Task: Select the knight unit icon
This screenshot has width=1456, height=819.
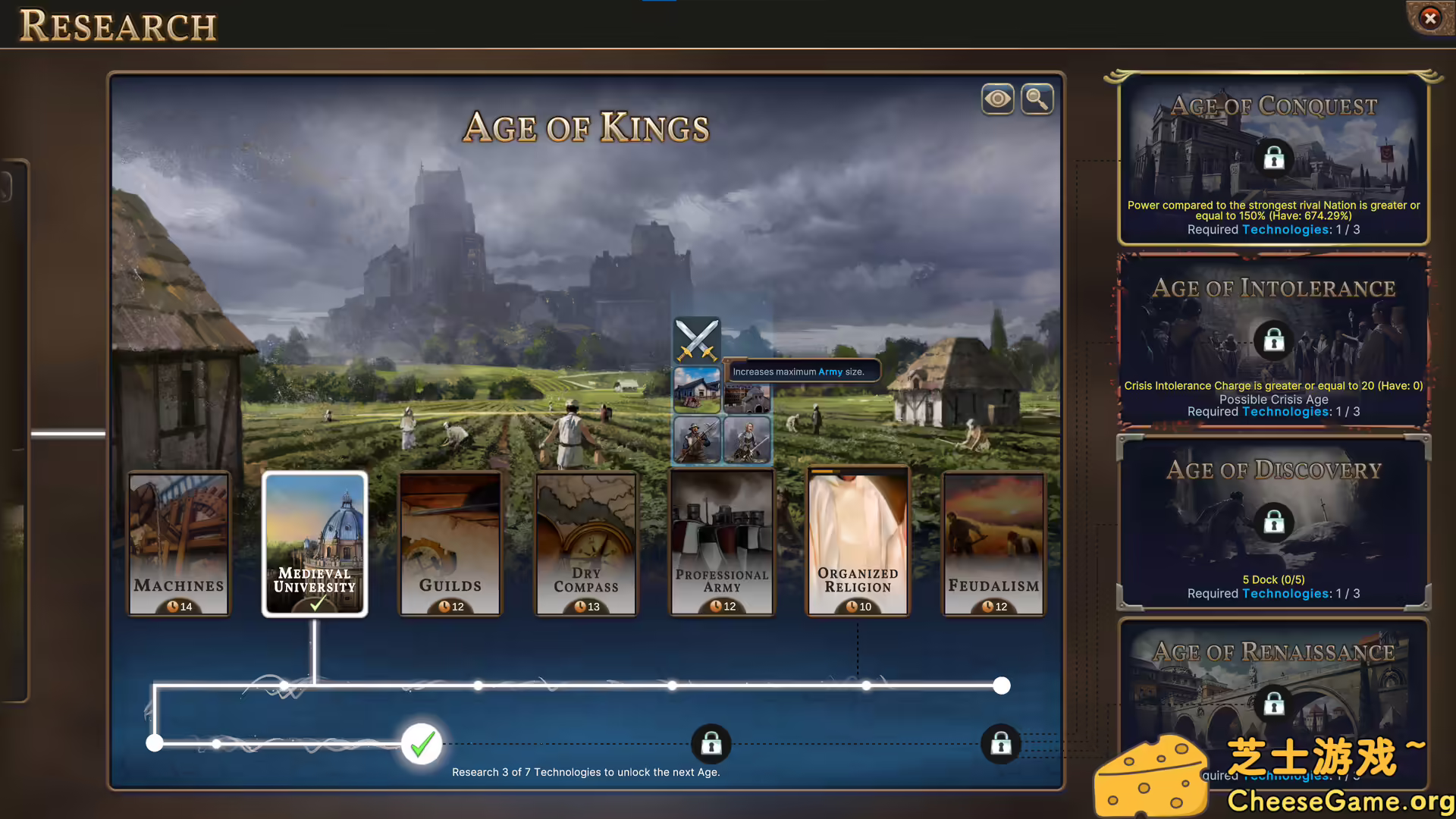Action: coord(747,440)
